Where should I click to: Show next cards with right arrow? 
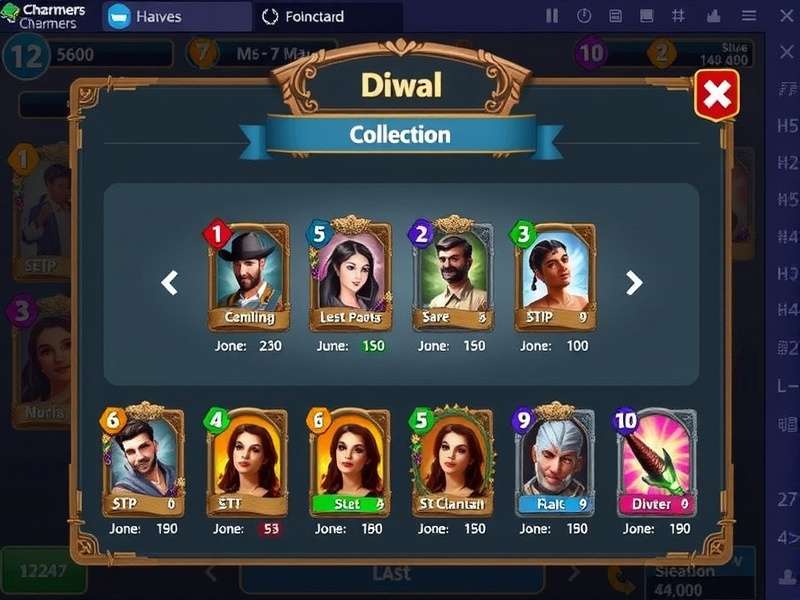tap(634, 283)
